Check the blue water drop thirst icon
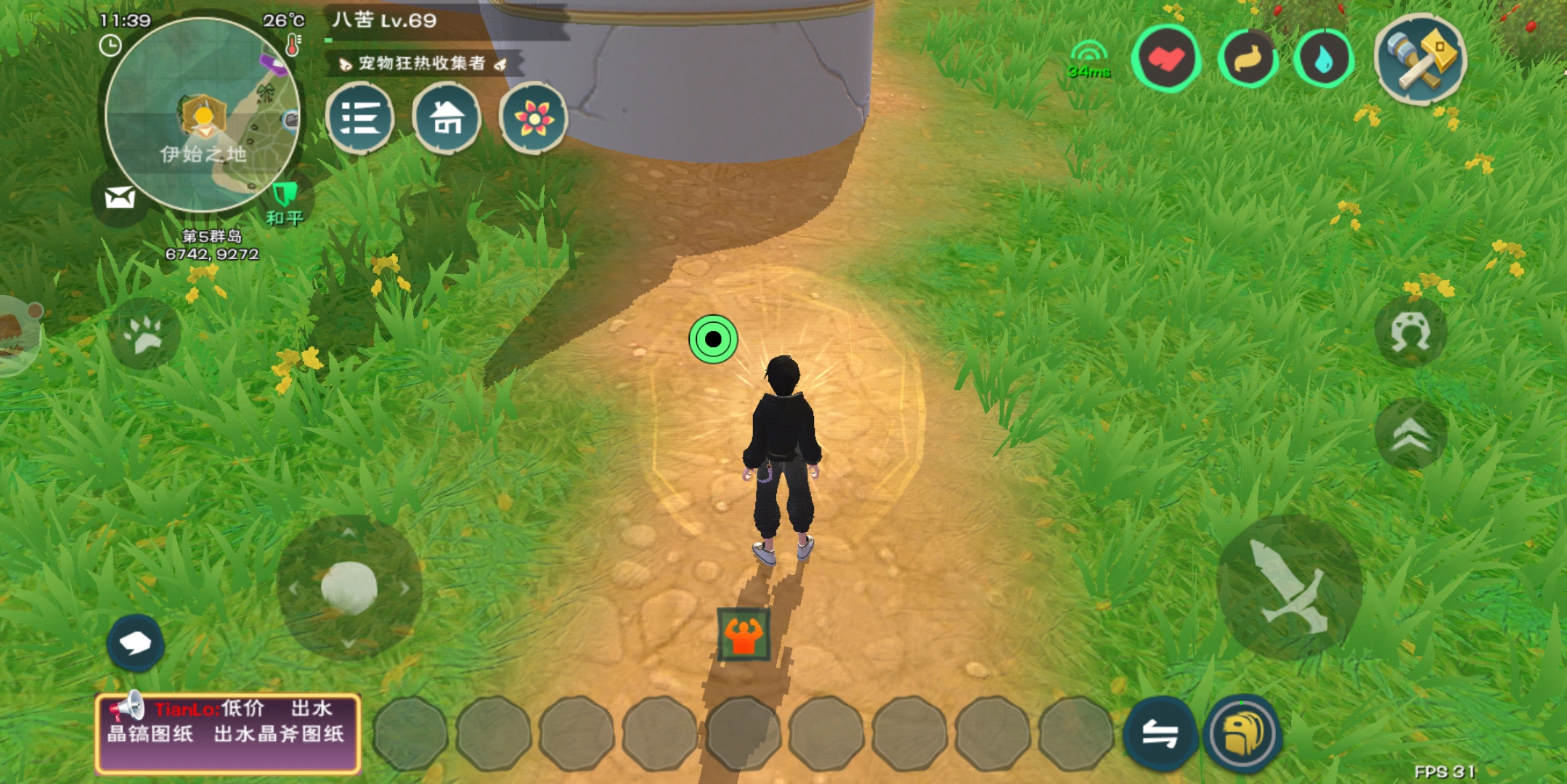This screenshot has height=784, width=1567. click(1323, 59)
